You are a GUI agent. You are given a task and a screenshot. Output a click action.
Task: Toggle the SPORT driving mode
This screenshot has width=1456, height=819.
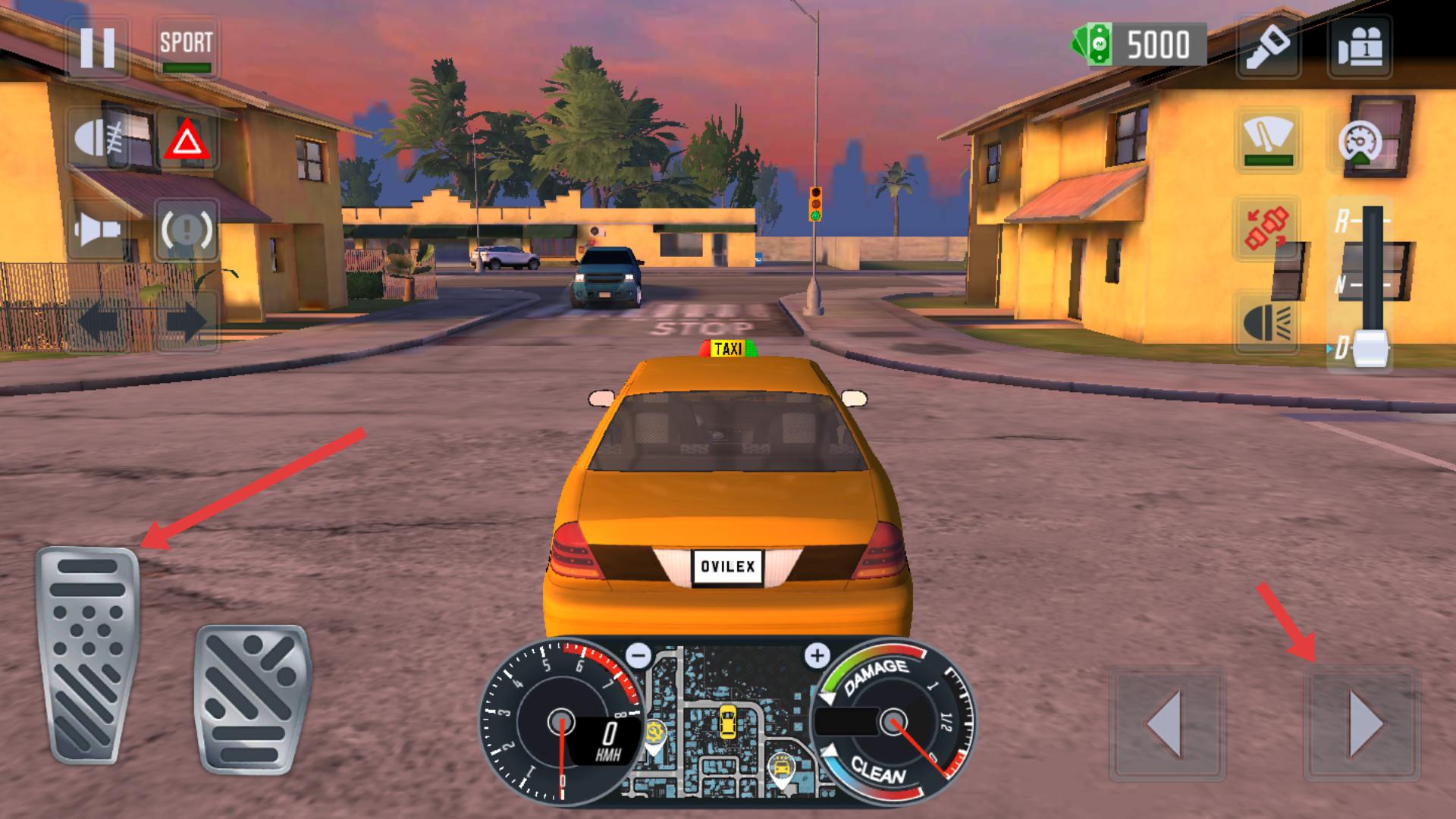pos(186,47)
